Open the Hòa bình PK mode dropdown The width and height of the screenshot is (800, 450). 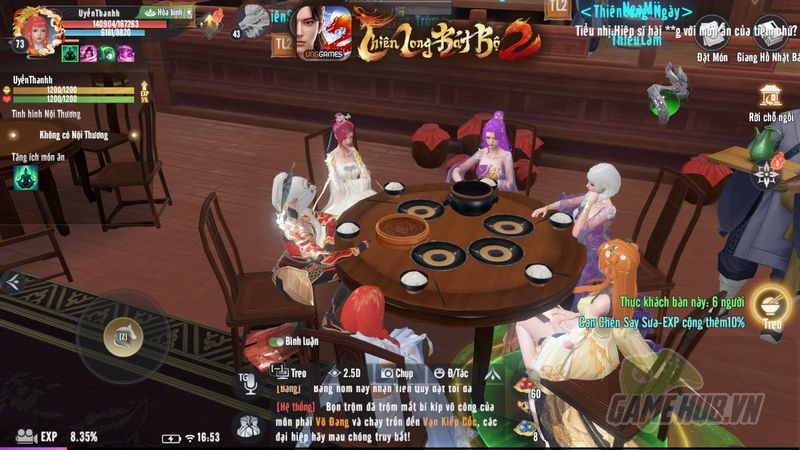pos(165,12)
